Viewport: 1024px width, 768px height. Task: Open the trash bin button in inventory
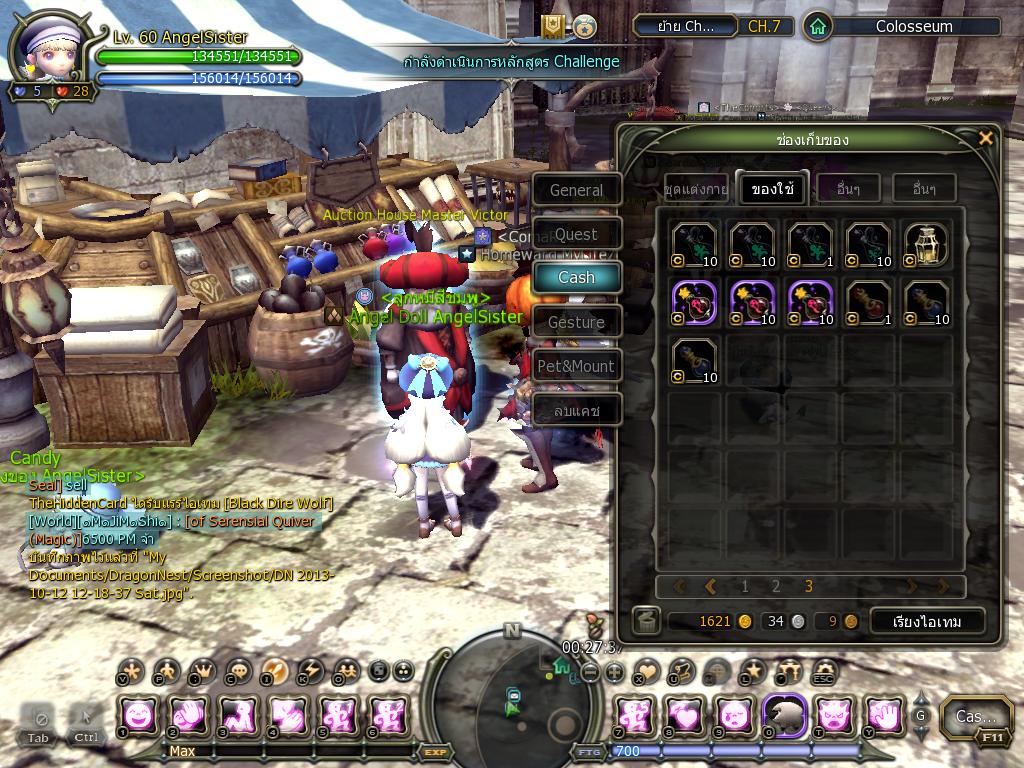[x=646, y=621]
